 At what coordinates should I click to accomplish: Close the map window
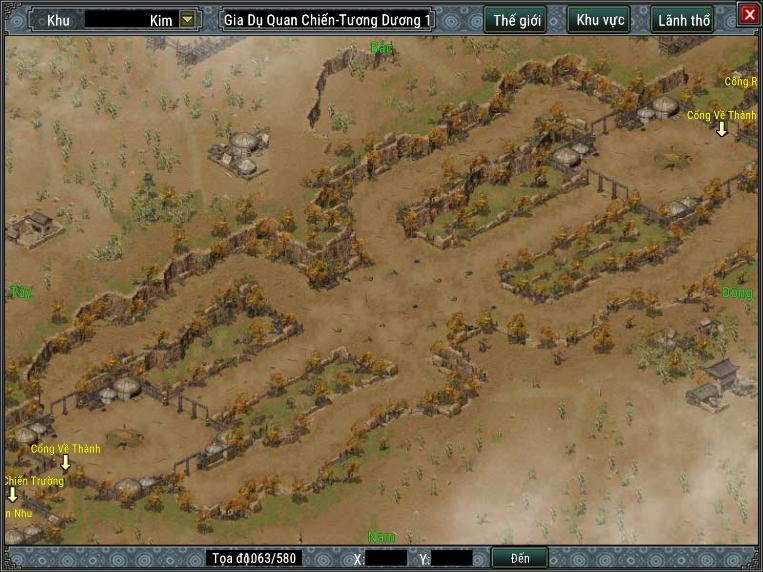click(x=749, y=14)
